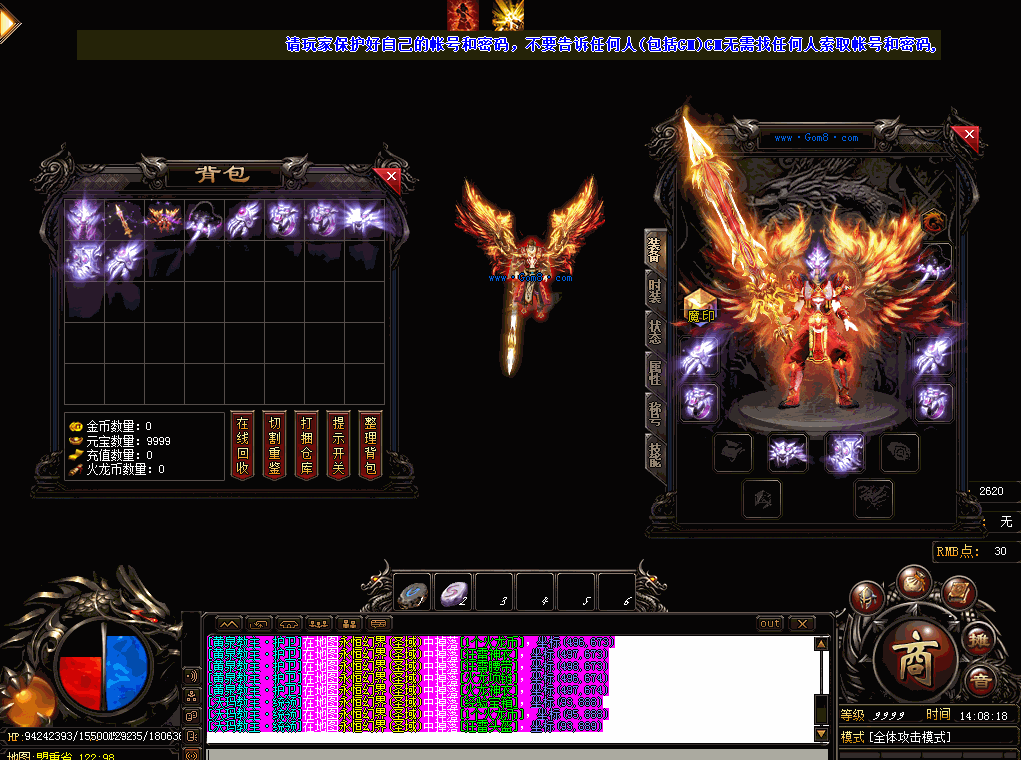Click the 切割重鉴 button in bag
Viewport: 1021px width, 760px height.
click(x=274, y=445)
